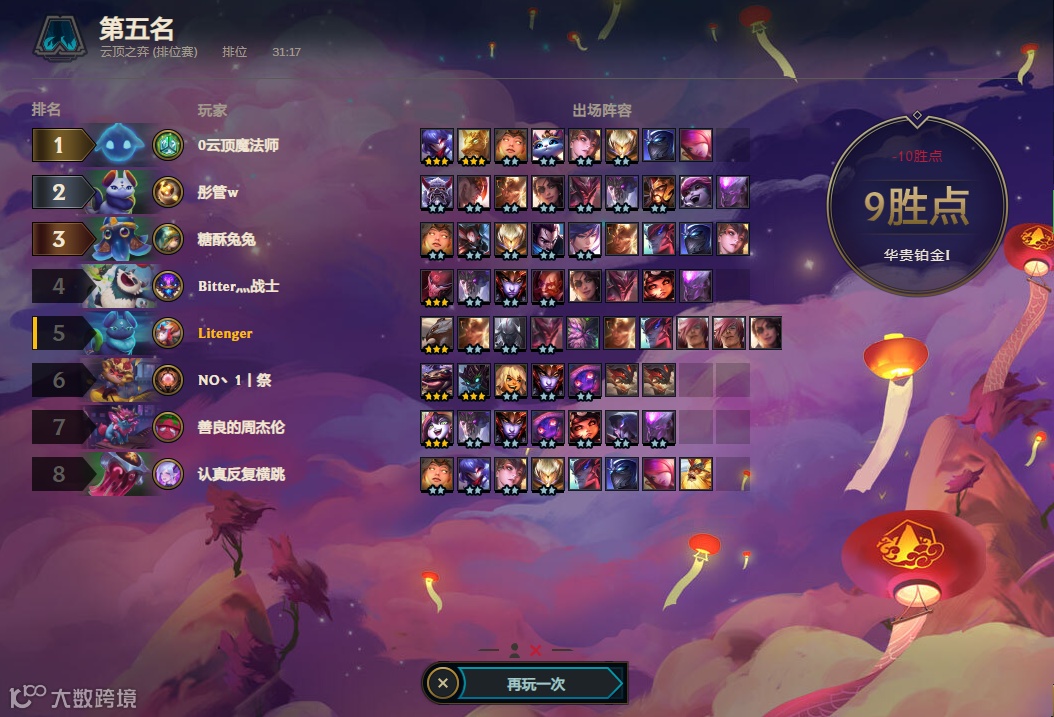This screenshot has height=717, width=1054.
Task: Choose third place player 糖酥兔兔
Action: coord(227,239)
